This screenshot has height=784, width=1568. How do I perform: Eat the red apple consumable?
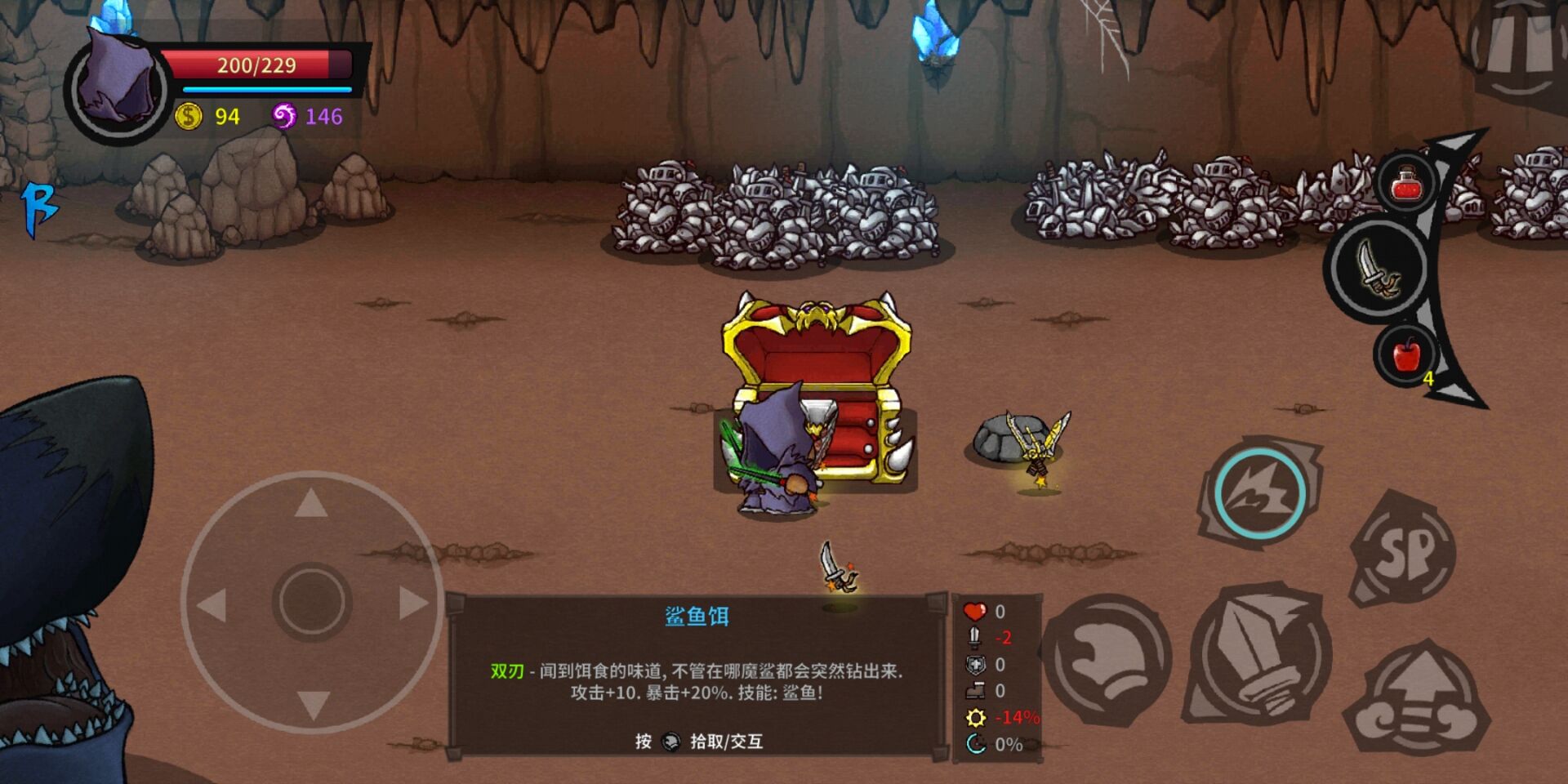click(1405, 355)
